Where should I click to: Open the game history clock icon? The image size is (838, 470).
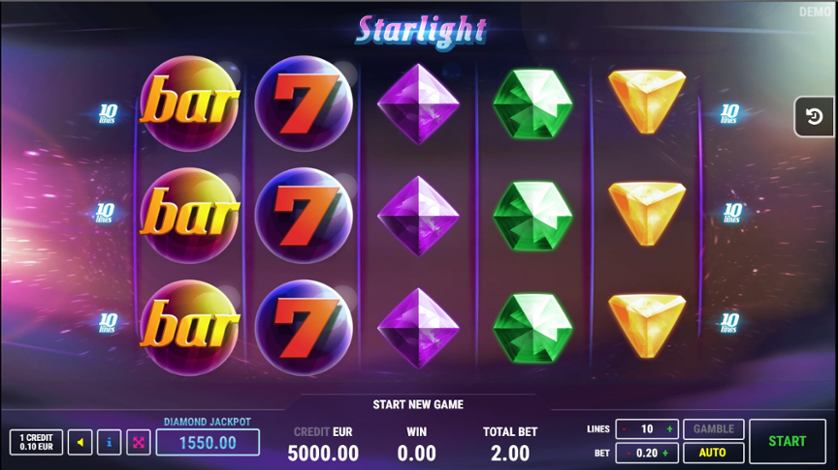point(813,117)
